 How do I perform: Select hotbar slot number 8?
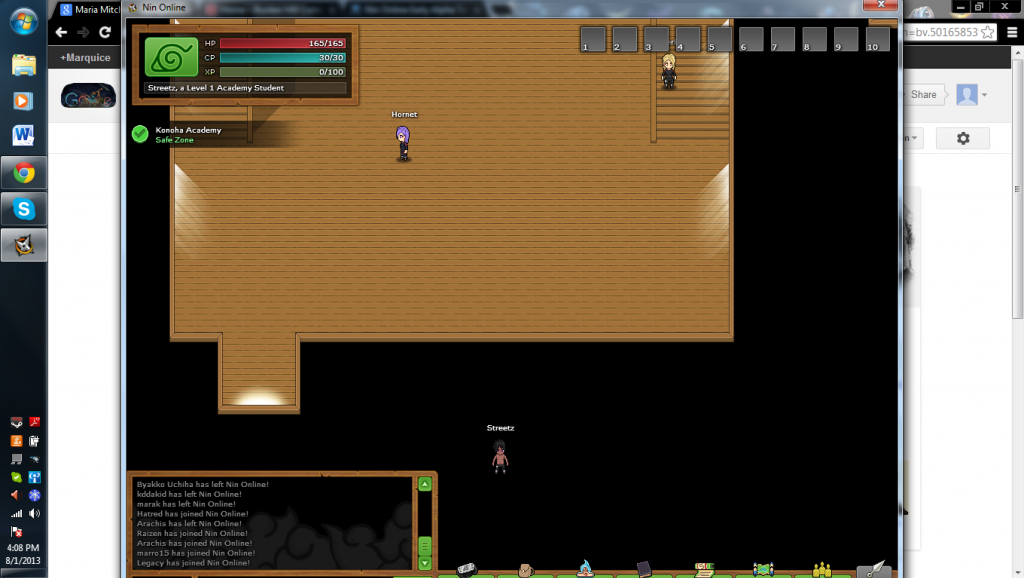click(815, 40)
